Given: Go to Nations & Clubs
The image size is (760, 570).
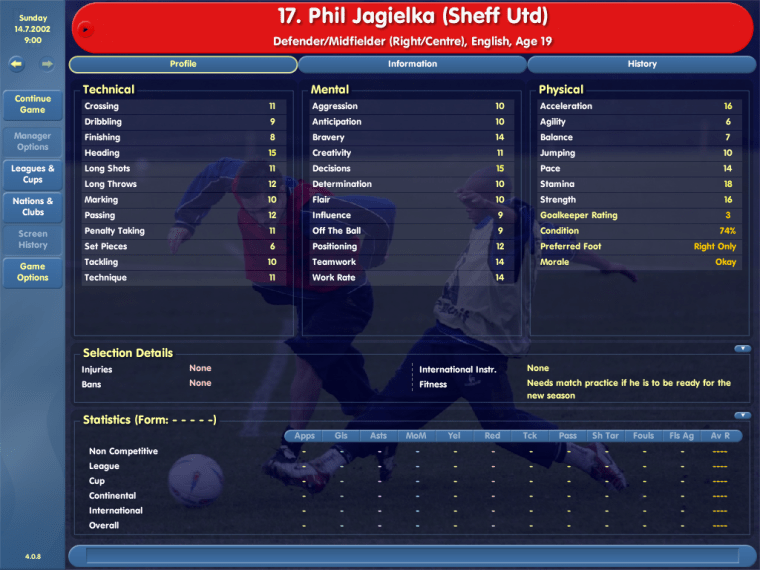Looking at the screenshot, I should coord(33,206).
